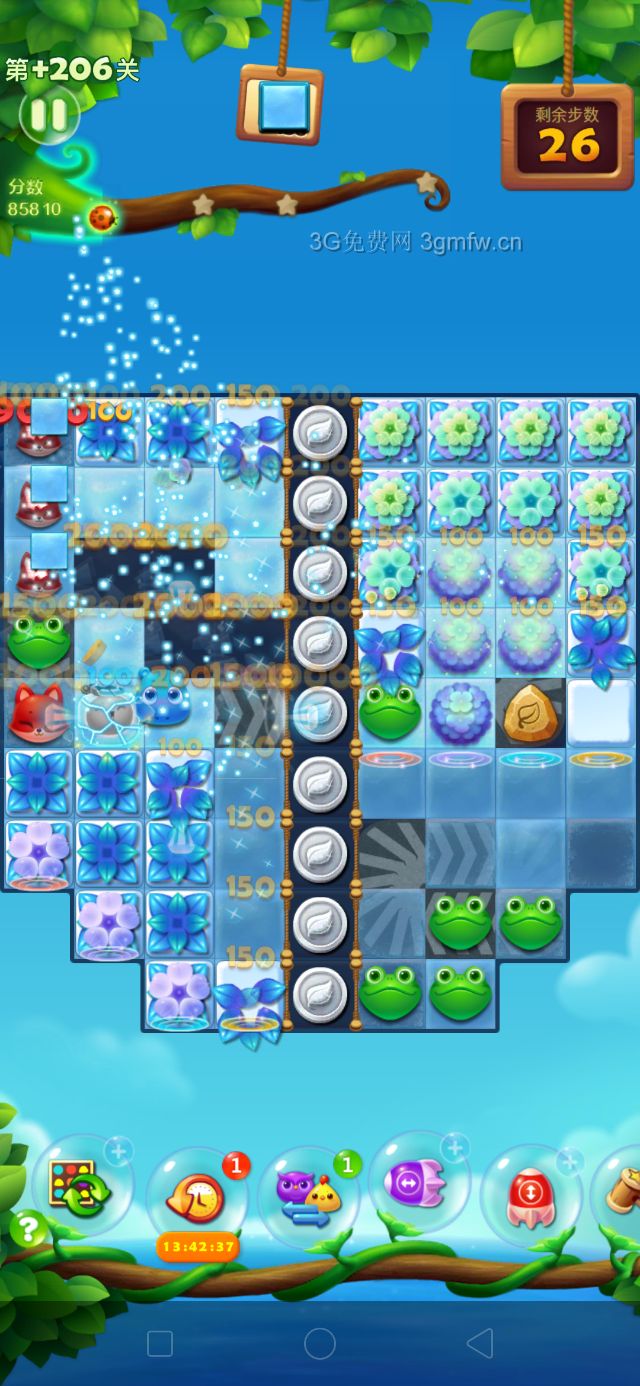Pause the game with the green button

point(48,114)
